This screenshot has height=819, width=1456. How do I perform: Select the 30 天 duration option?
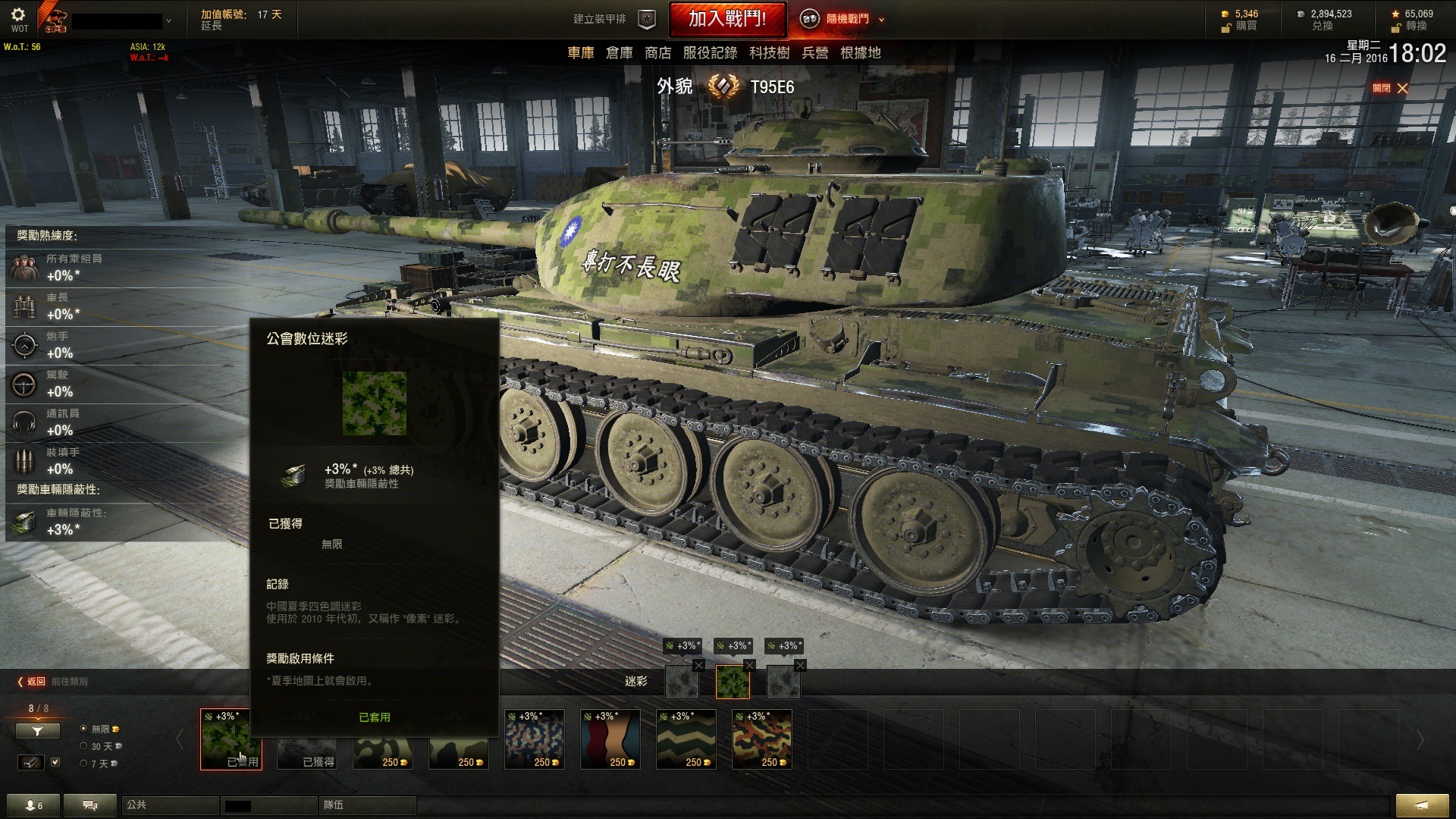tap(83, 746)
